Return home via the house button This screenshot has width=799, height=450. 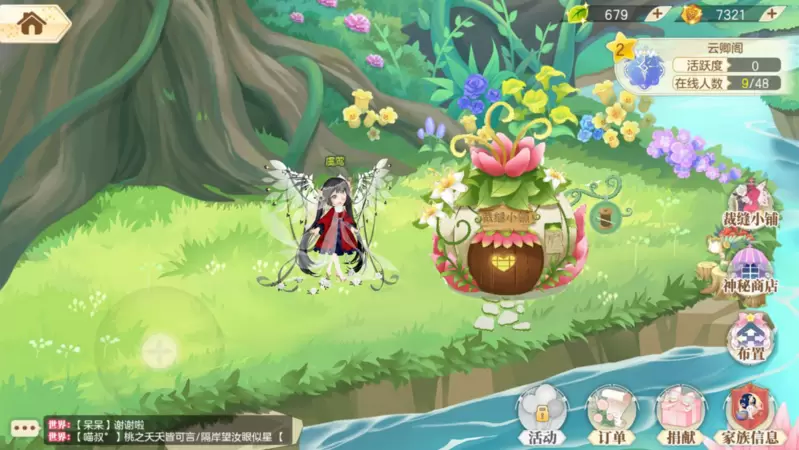point(32,23)
